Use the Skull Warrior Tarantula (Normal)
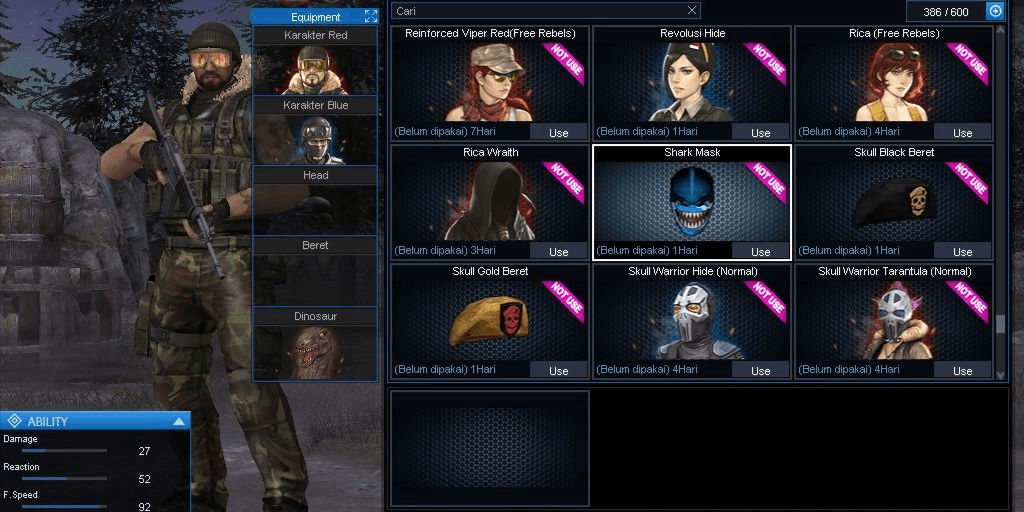Image resolution: width=1024 pixels, height=512 pixels. [962, 370]
